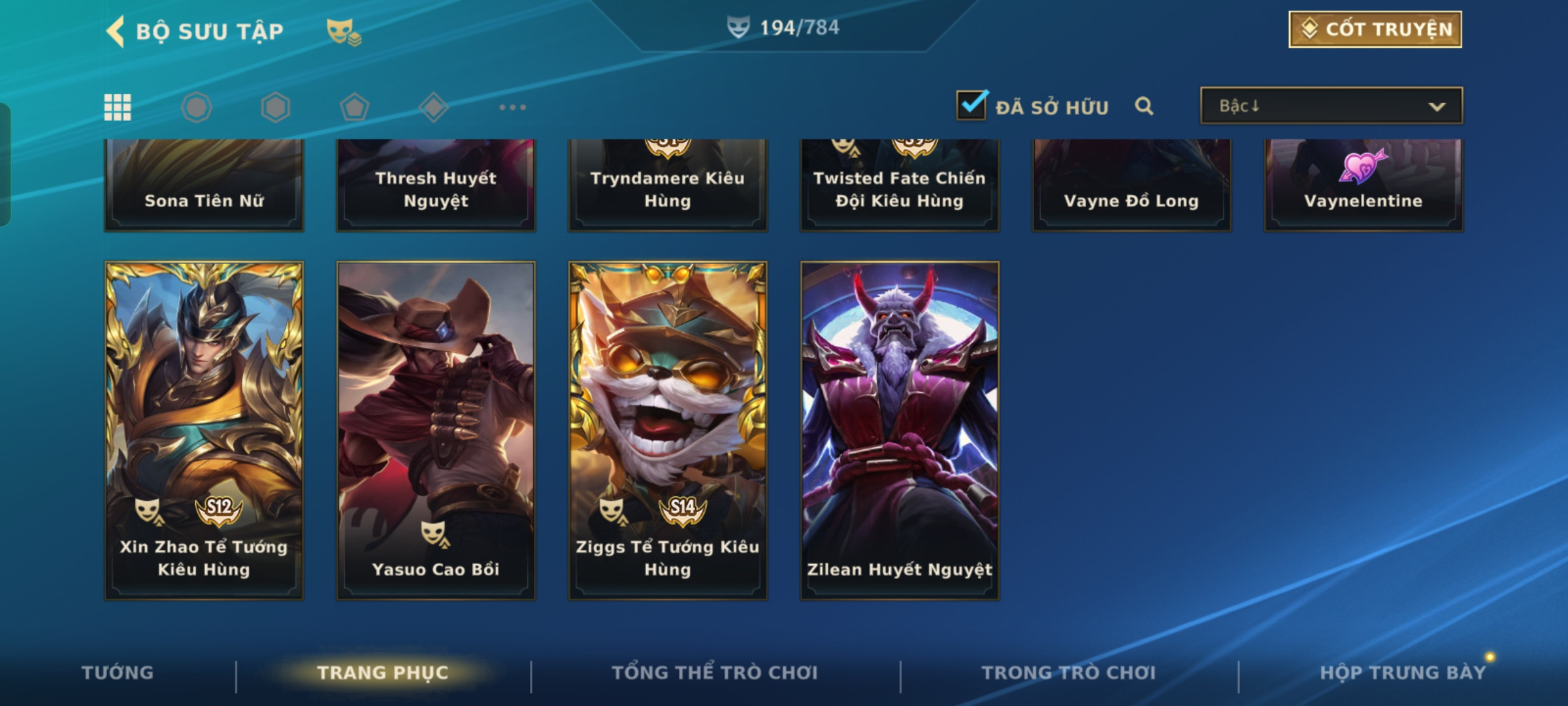Open the Cốt Truyện button
The width and height of the screenshot is (1568, 706).
tap(1375, 29)
